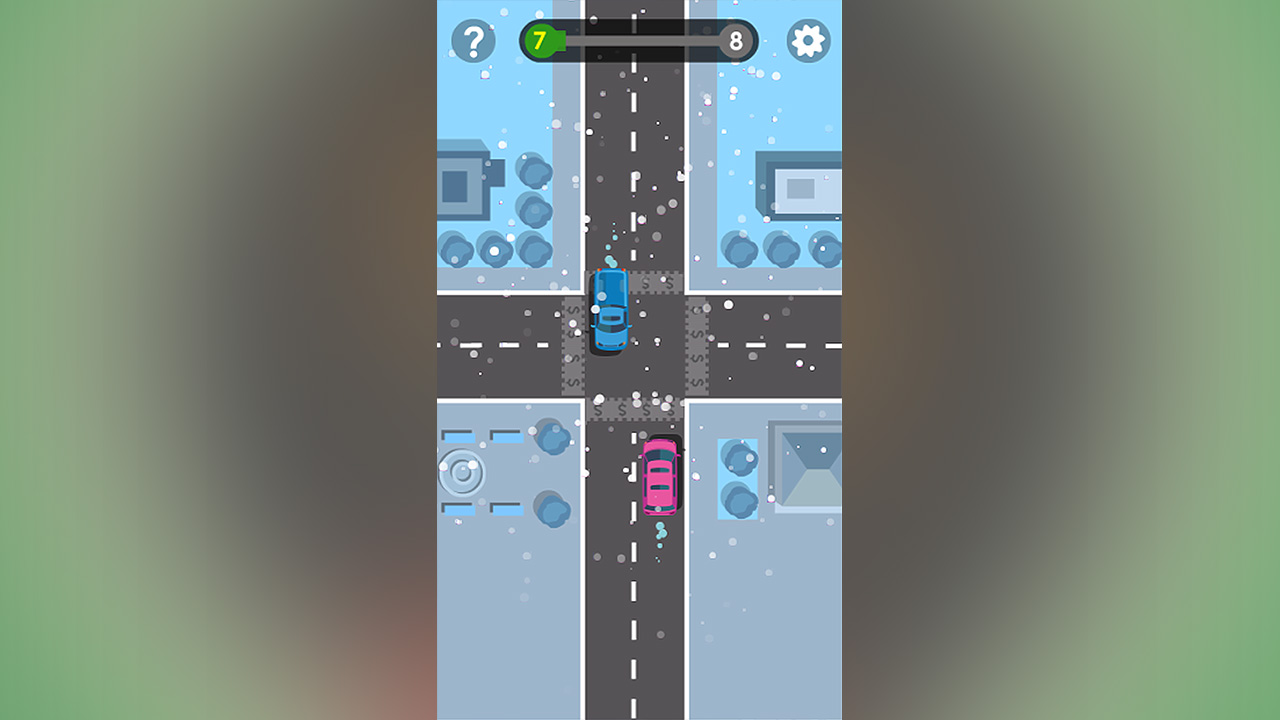This screenshot has height=720, width=1280.
Task: Tap the level 8 goal indicator
Action: click(x=737, y=41)
